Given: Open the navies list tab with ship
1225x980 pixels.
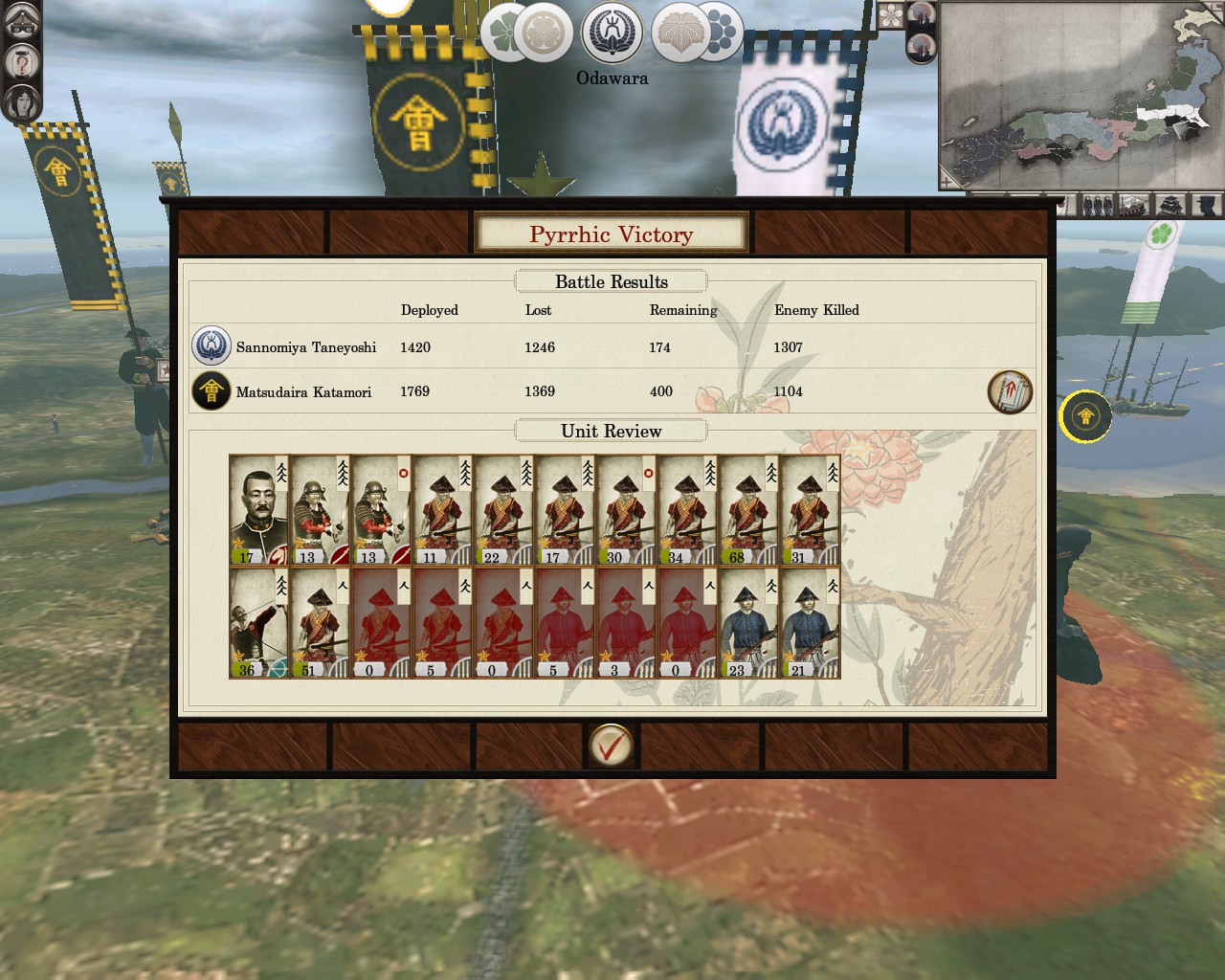Looking at the screenshot, I should (1134, 205).
